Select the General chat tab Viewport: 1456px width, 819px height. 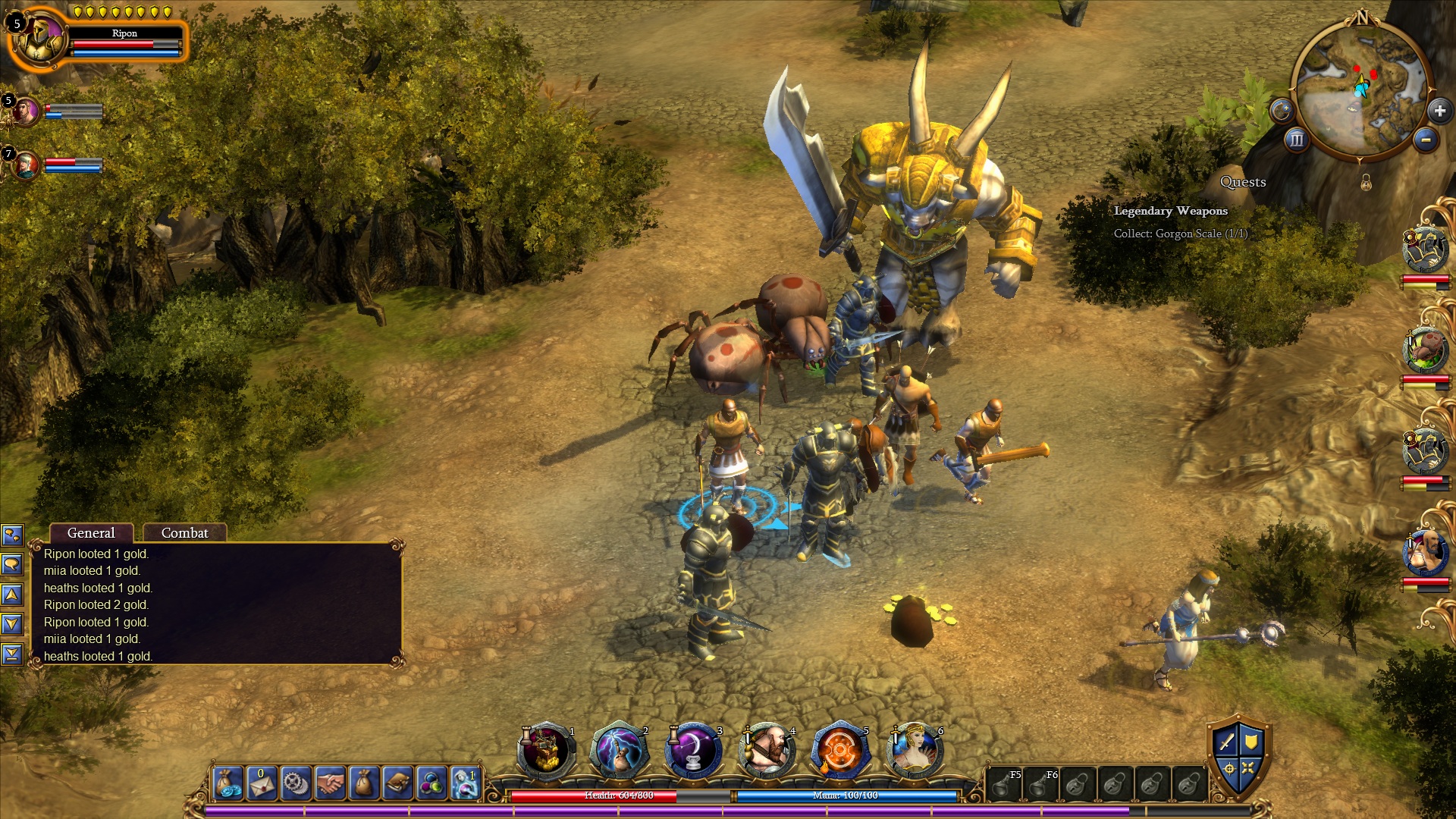[x=91, y=533]
